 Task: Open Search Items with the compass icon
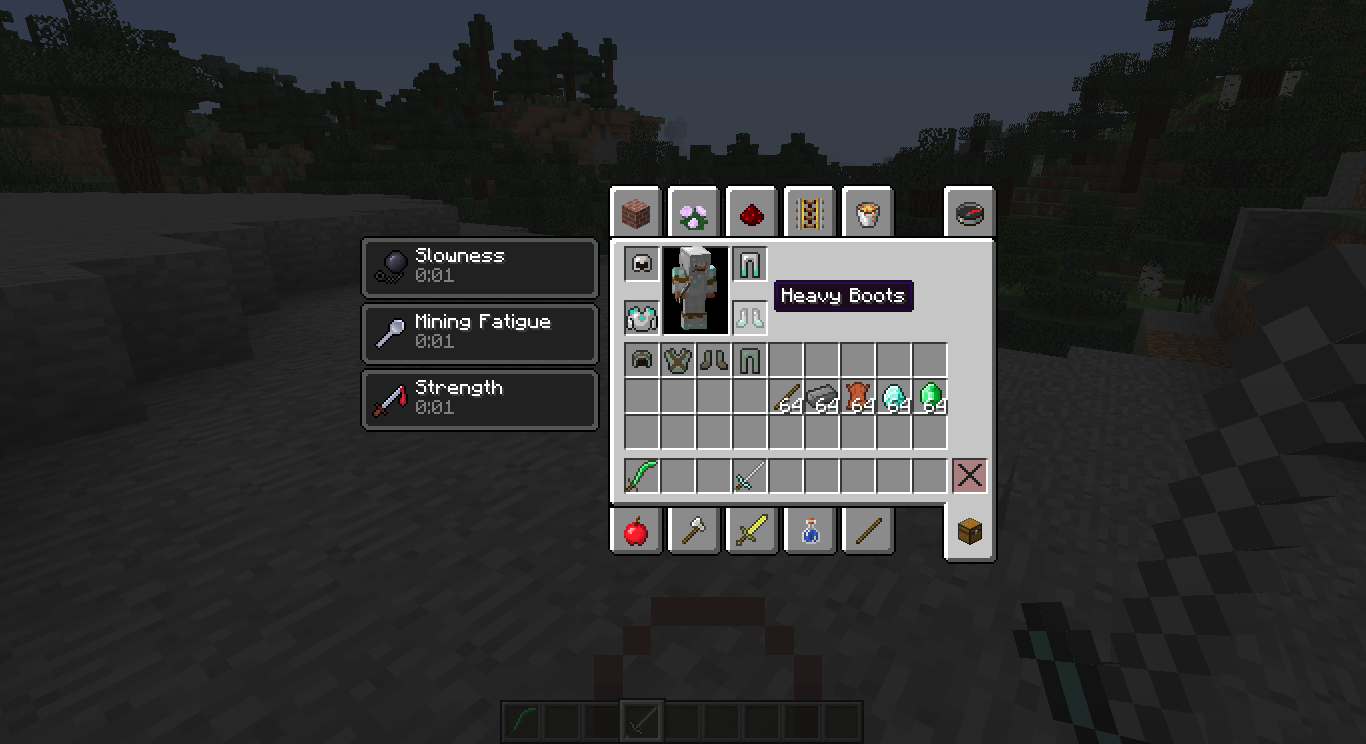pyautogui.click(x=968, y=212)
